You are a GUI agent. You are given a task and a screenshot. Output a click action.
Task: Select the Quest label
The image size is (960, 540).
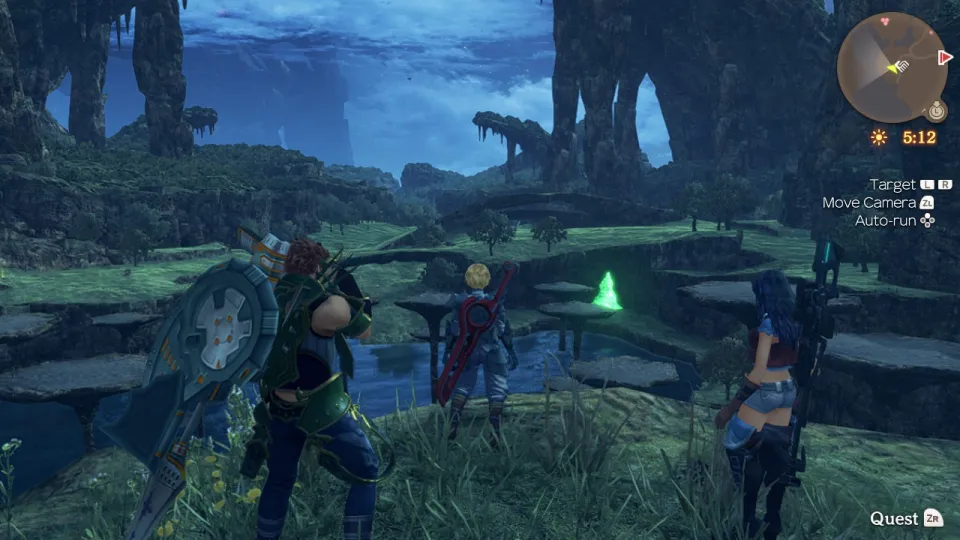(x=893, y=518)
